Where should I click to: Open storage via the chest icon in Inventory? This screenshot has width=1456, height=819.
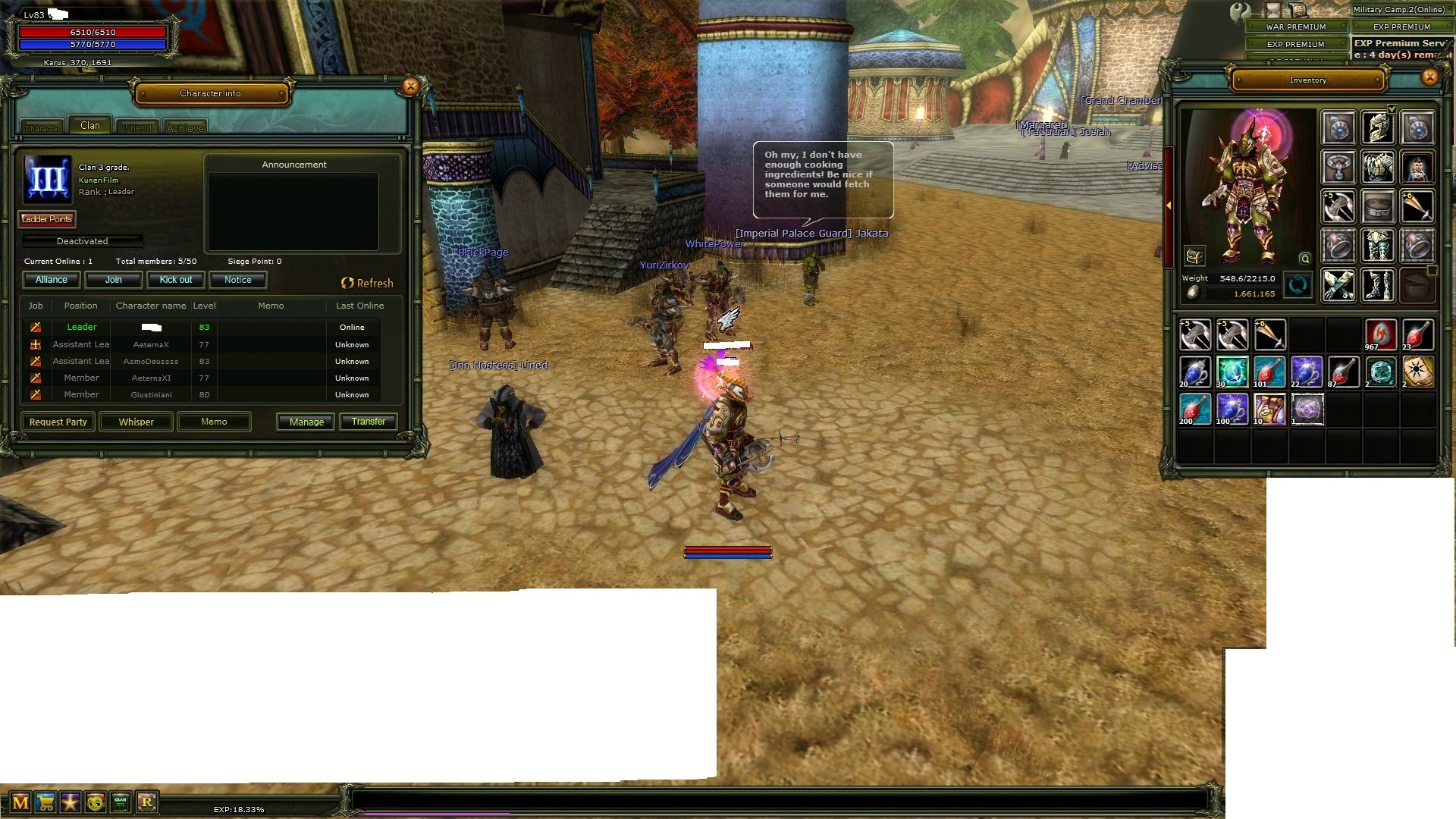tap(1194, 256)
